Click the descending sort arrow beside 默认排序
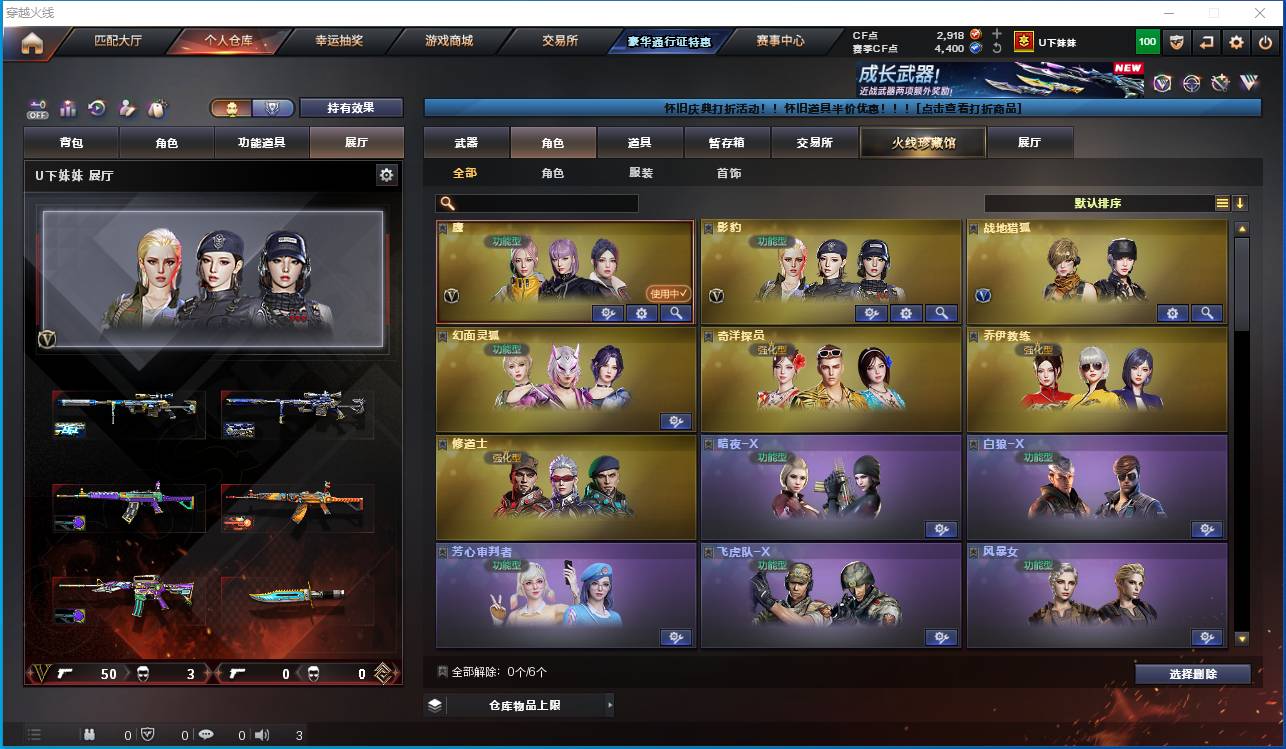Viewport: 1286px width, 749px height. tap(1241, 203)
